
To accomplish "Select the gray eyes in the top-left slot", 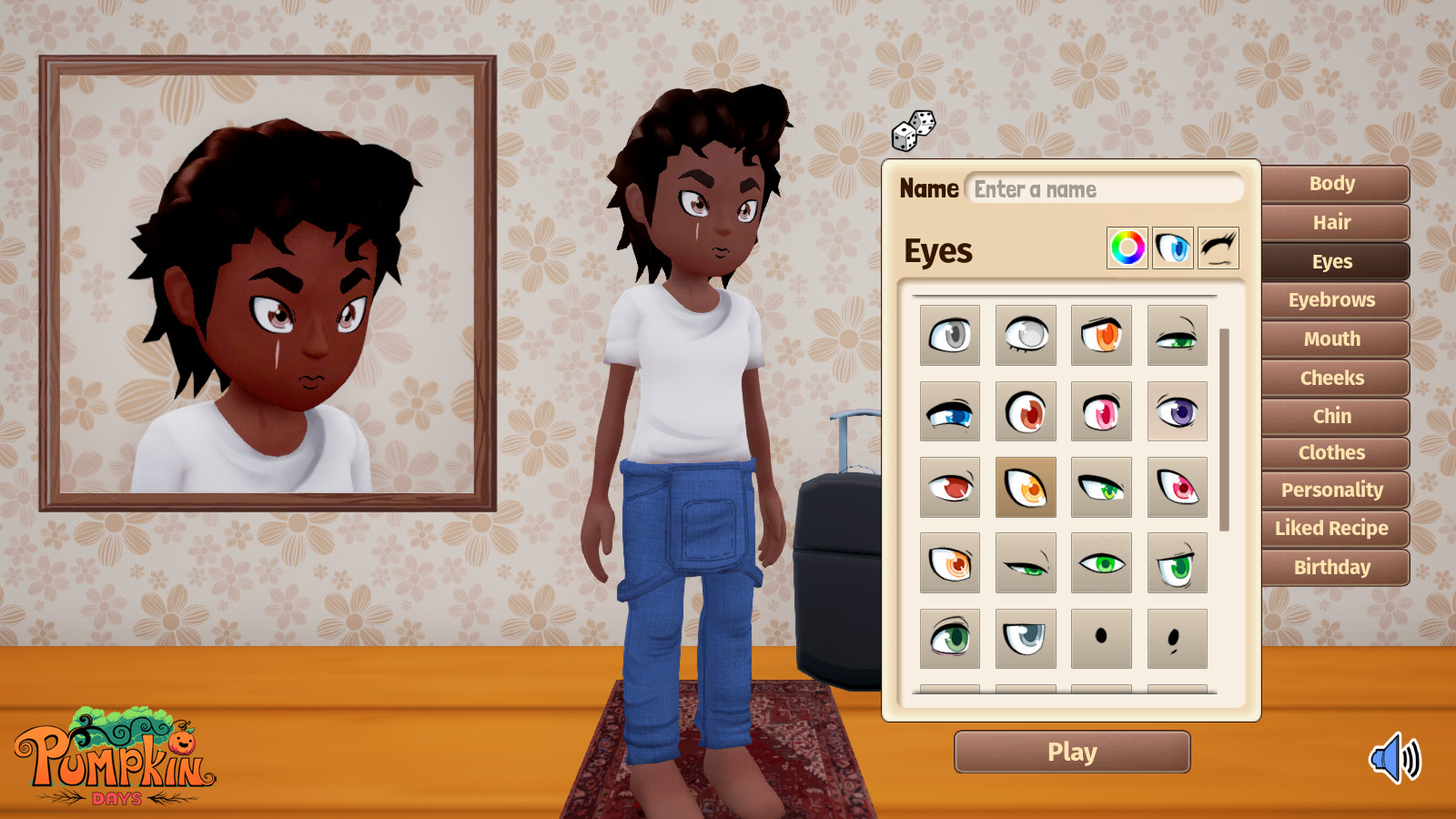I will click(x=949, y=335).
